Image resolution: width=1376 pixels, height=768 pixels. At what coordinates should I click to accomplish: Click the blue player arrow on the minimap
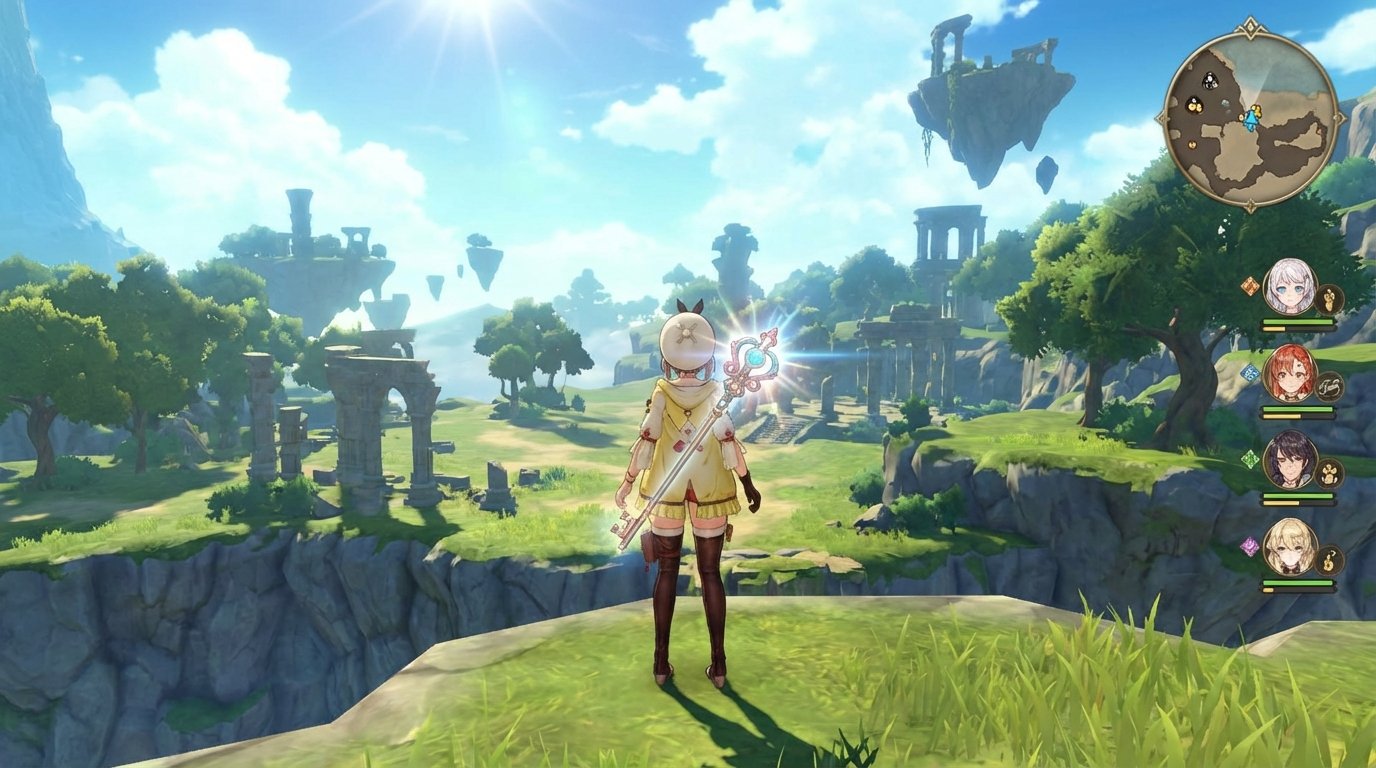pos(1252,118)
